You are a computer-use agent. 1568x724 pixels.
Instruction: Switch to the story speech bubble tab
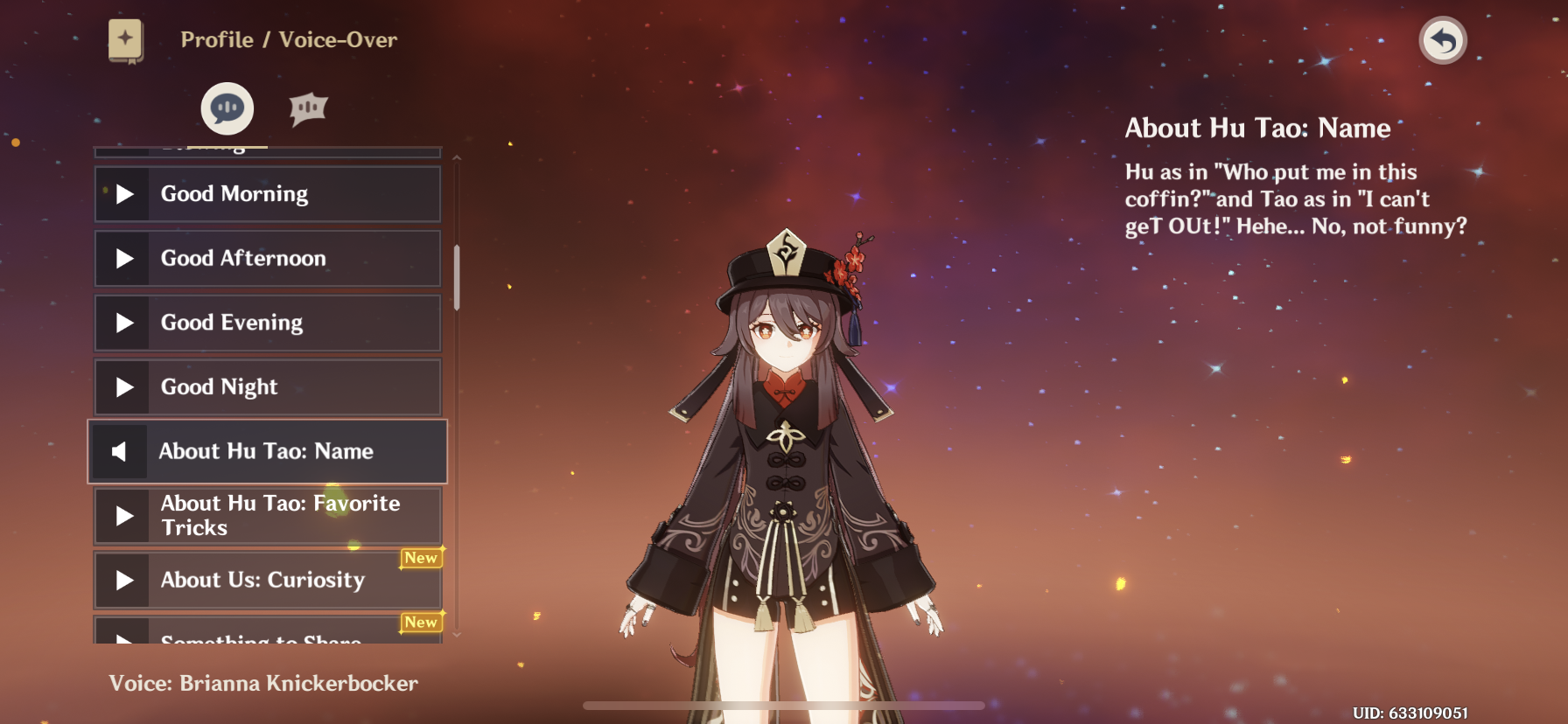[227, 108]
